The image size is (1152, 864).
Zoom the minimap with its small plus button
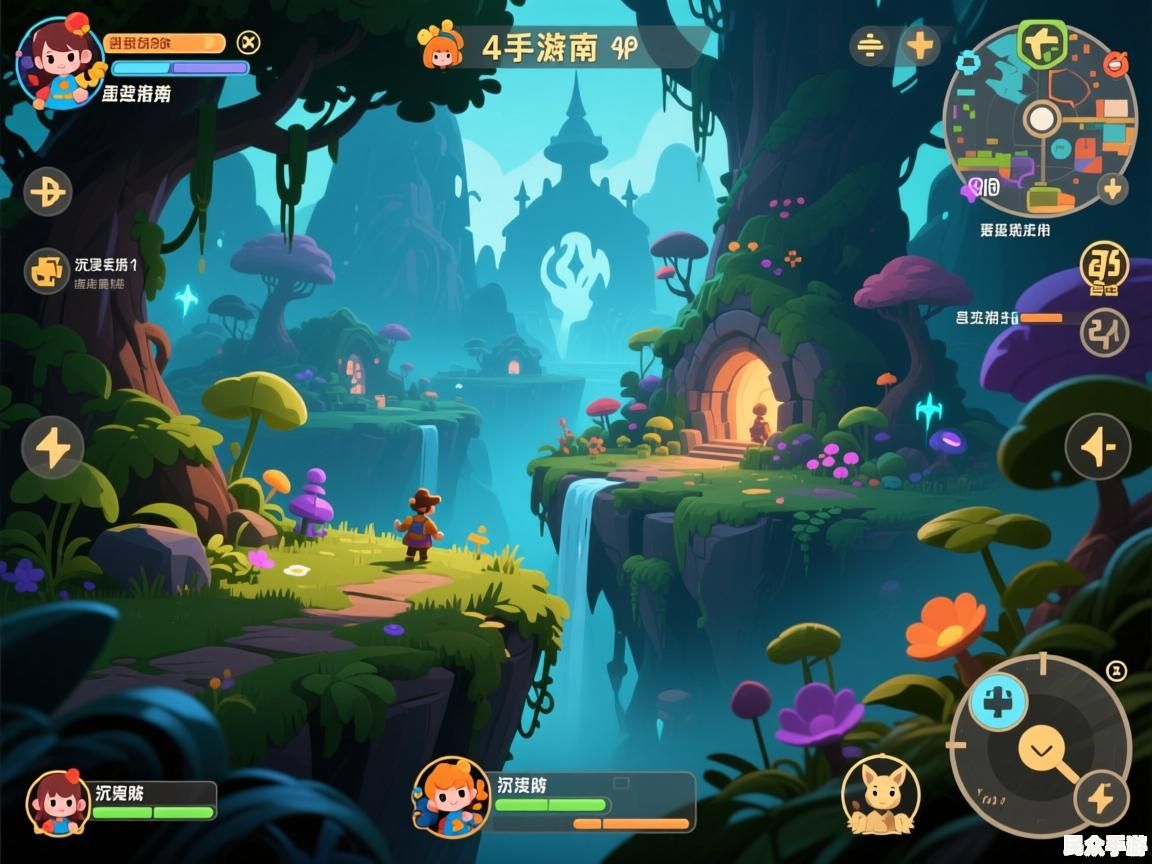(1112, 188)
